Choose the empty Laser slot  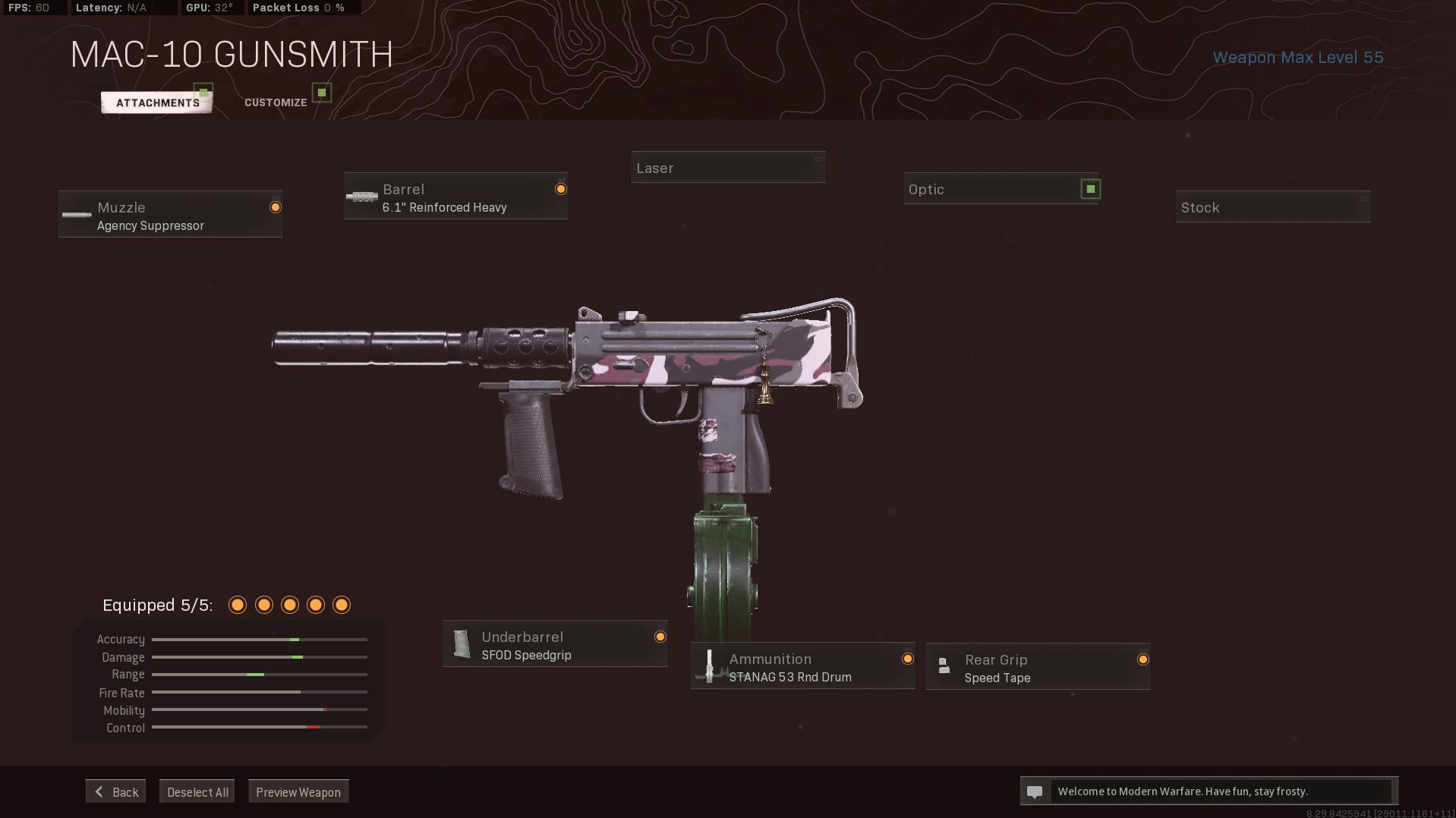click(x=728, y=168)
